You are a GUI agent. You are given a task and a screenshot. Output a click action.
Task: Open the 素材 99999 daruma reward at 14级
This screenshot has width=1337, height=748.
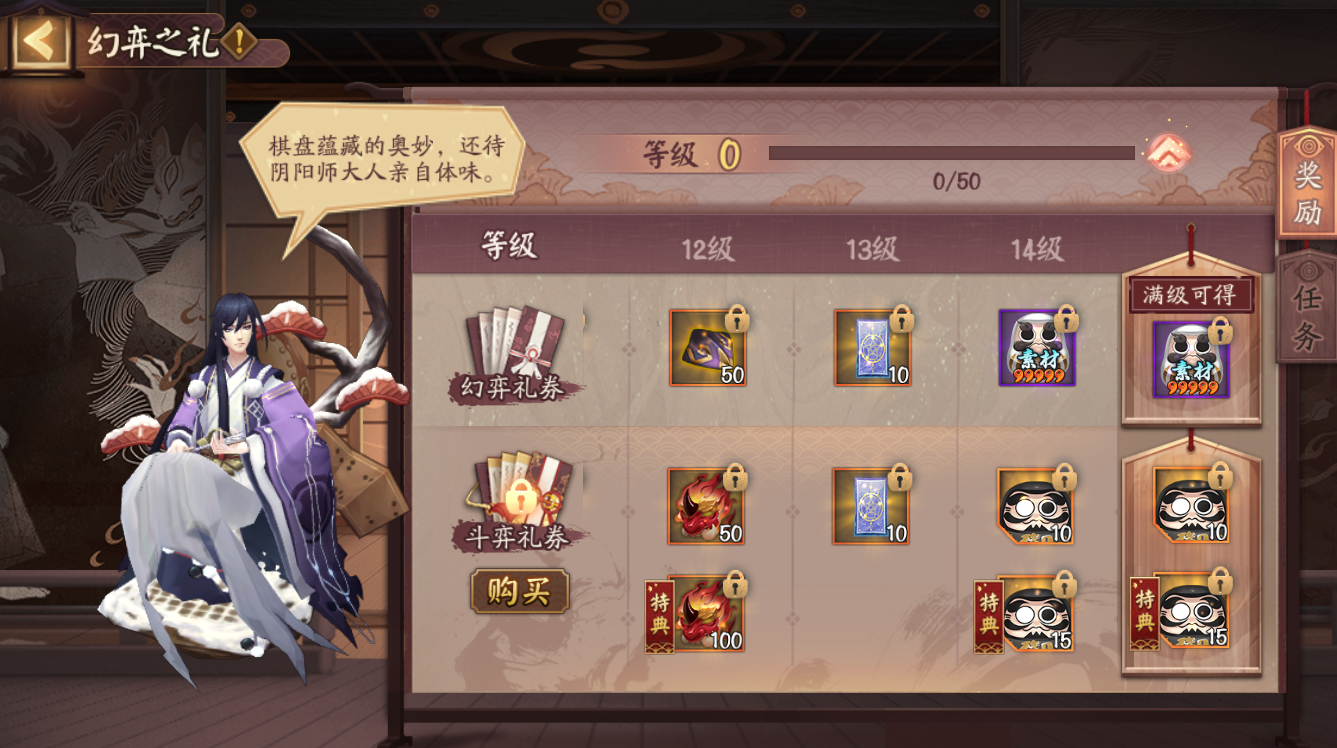(1036, 348)
